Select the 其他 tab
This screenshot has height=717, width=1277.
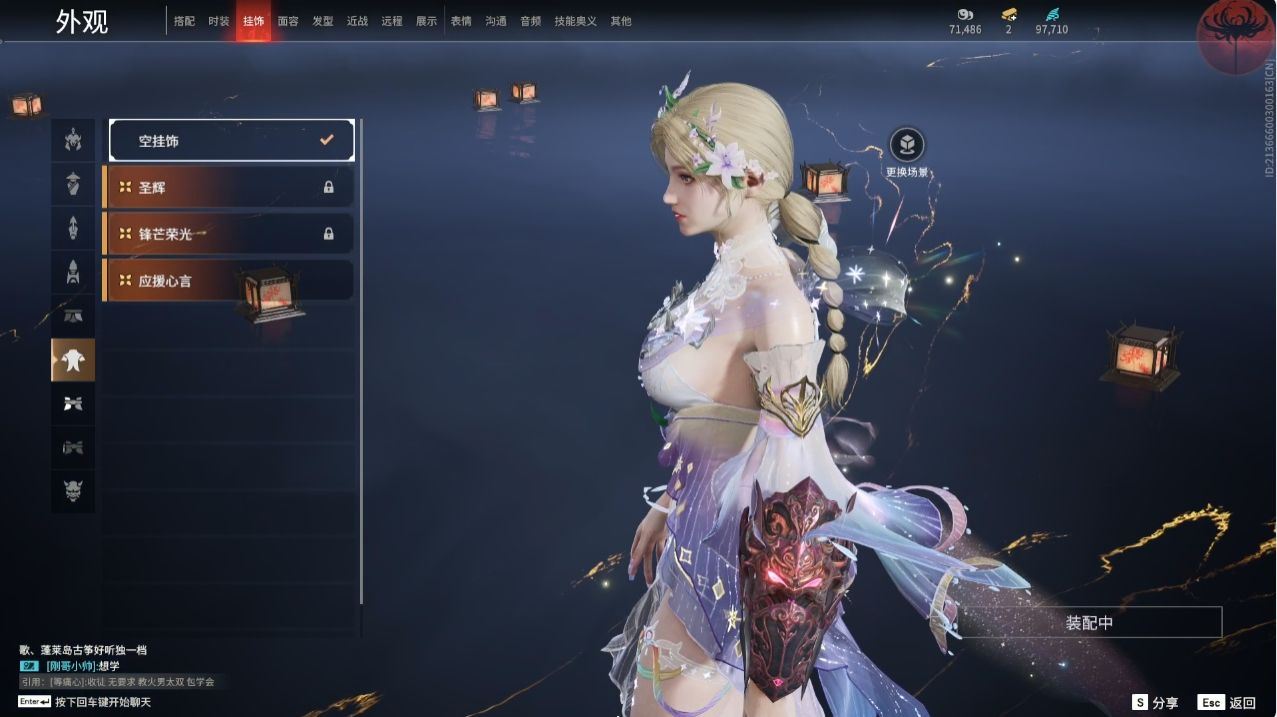pyautogui.click(x=621, y=21)
